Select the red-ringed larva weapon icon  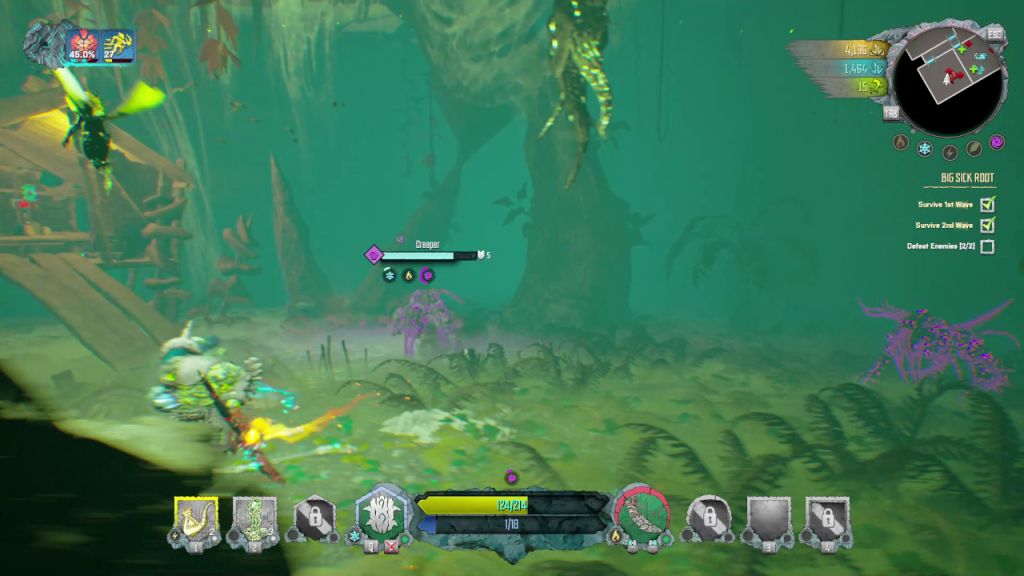[642, 514]
